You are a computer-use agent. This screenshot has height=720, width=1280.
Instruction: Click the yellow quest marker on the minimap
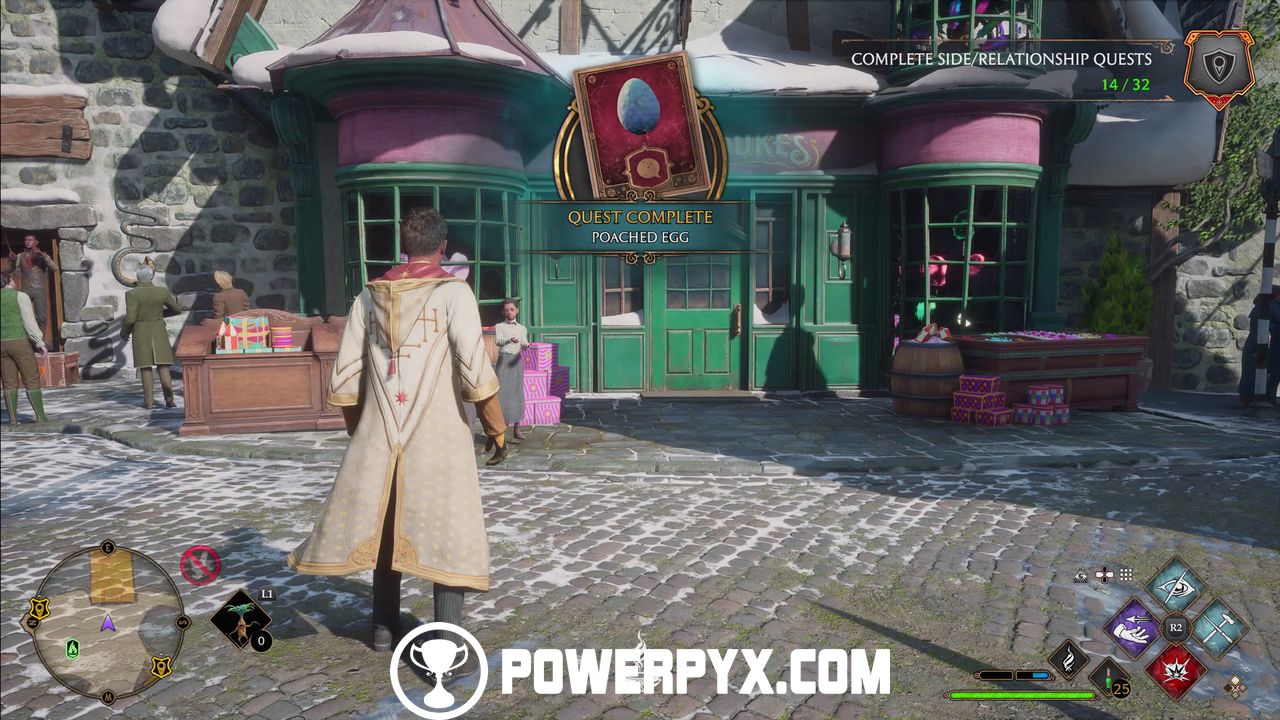[x=40, y=609]
